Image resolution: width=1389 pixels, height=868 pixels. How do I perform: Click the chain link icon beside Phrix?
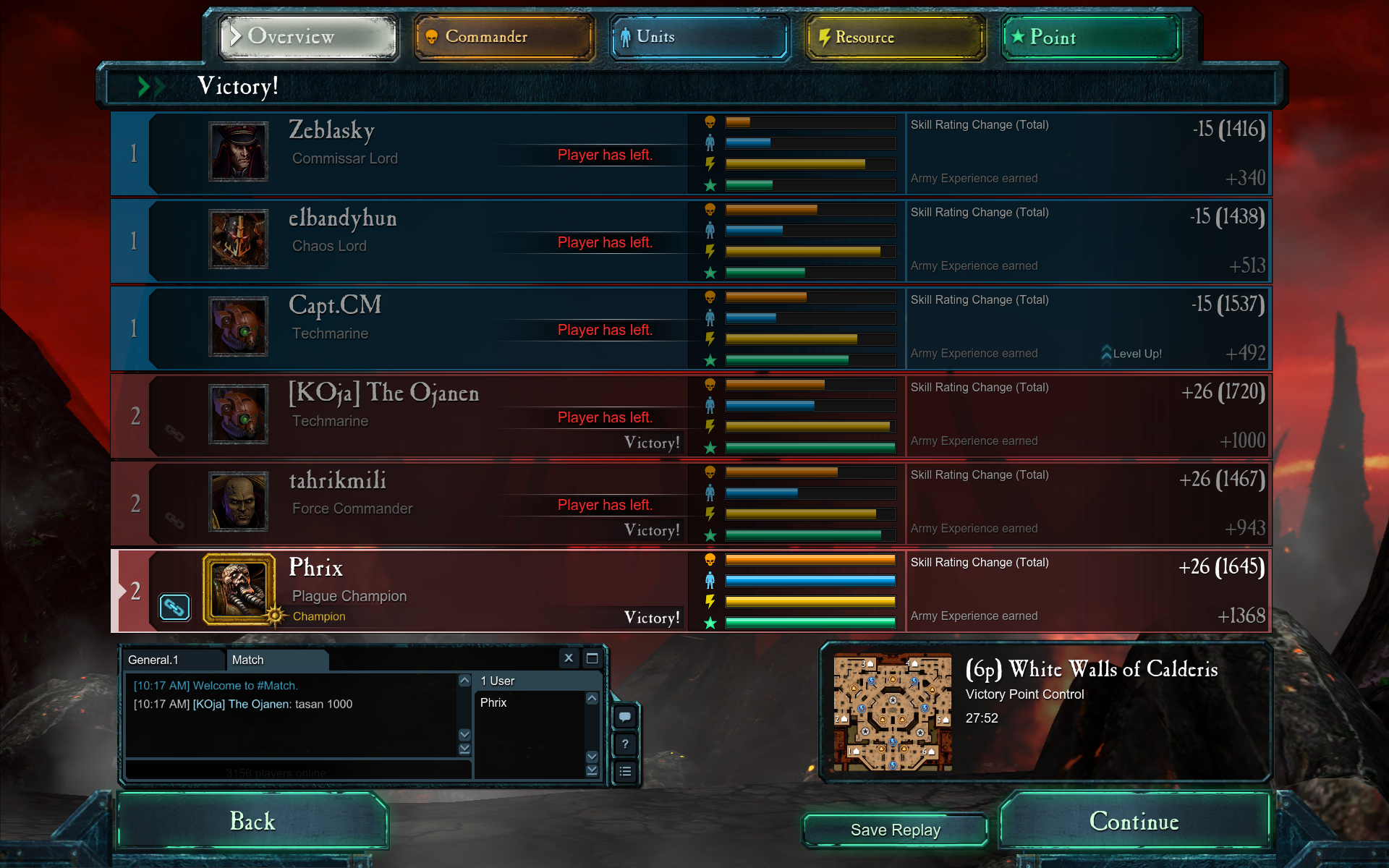coord(174,607)
